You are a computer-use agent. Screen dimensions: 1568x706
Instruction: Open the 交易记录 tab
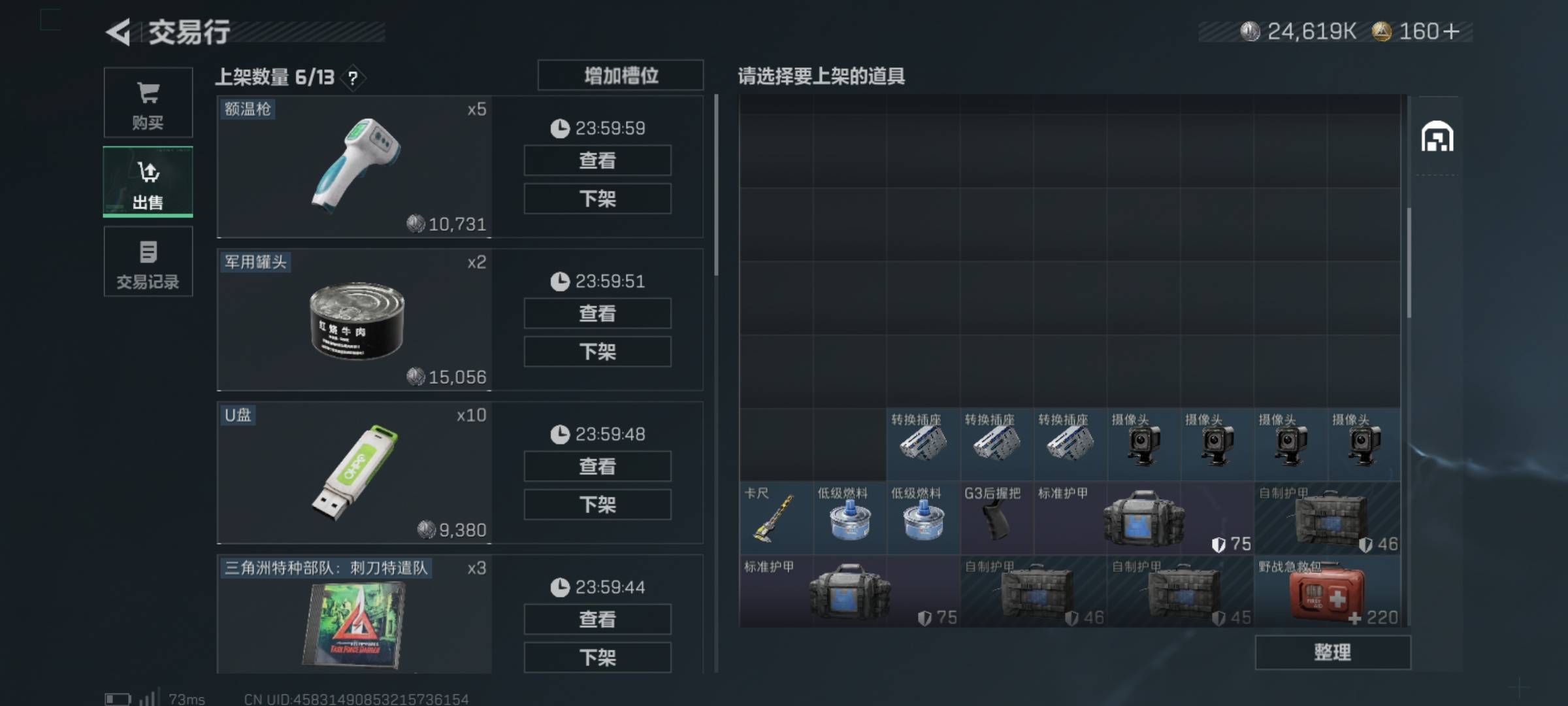click(x=148, y=261)
